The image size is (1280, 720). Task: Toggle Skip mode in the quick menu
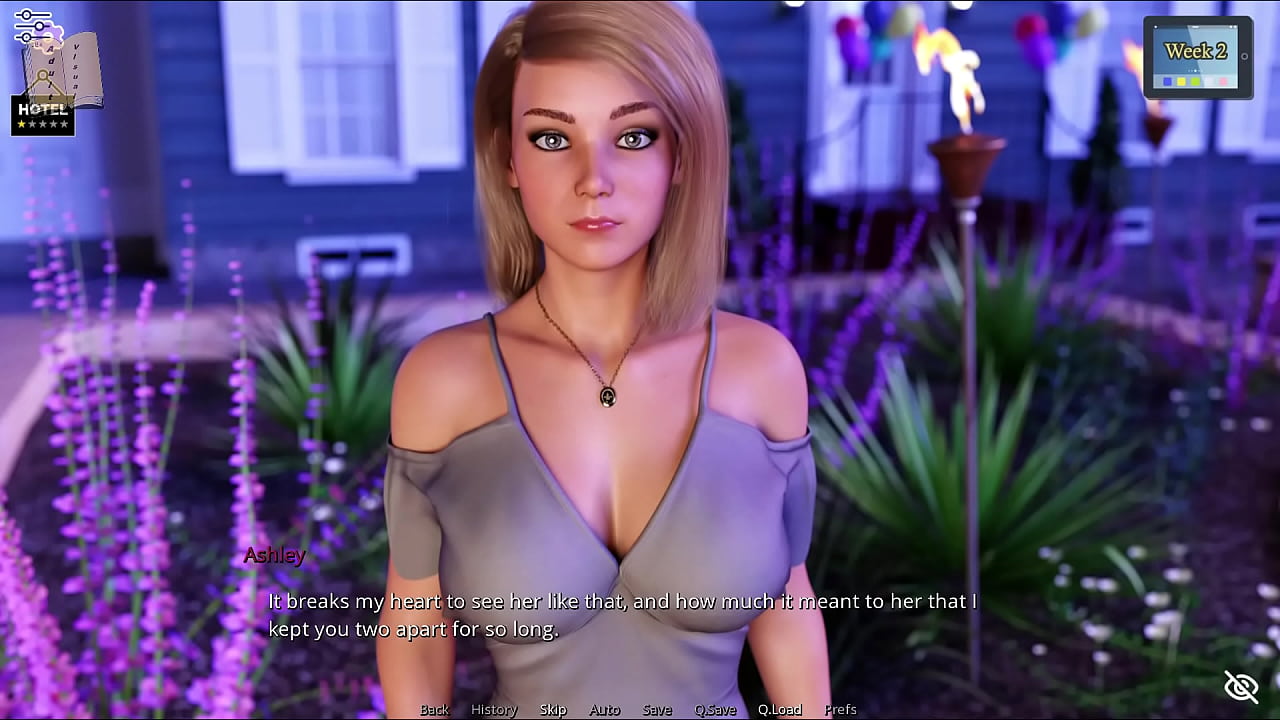pos(553,709)
